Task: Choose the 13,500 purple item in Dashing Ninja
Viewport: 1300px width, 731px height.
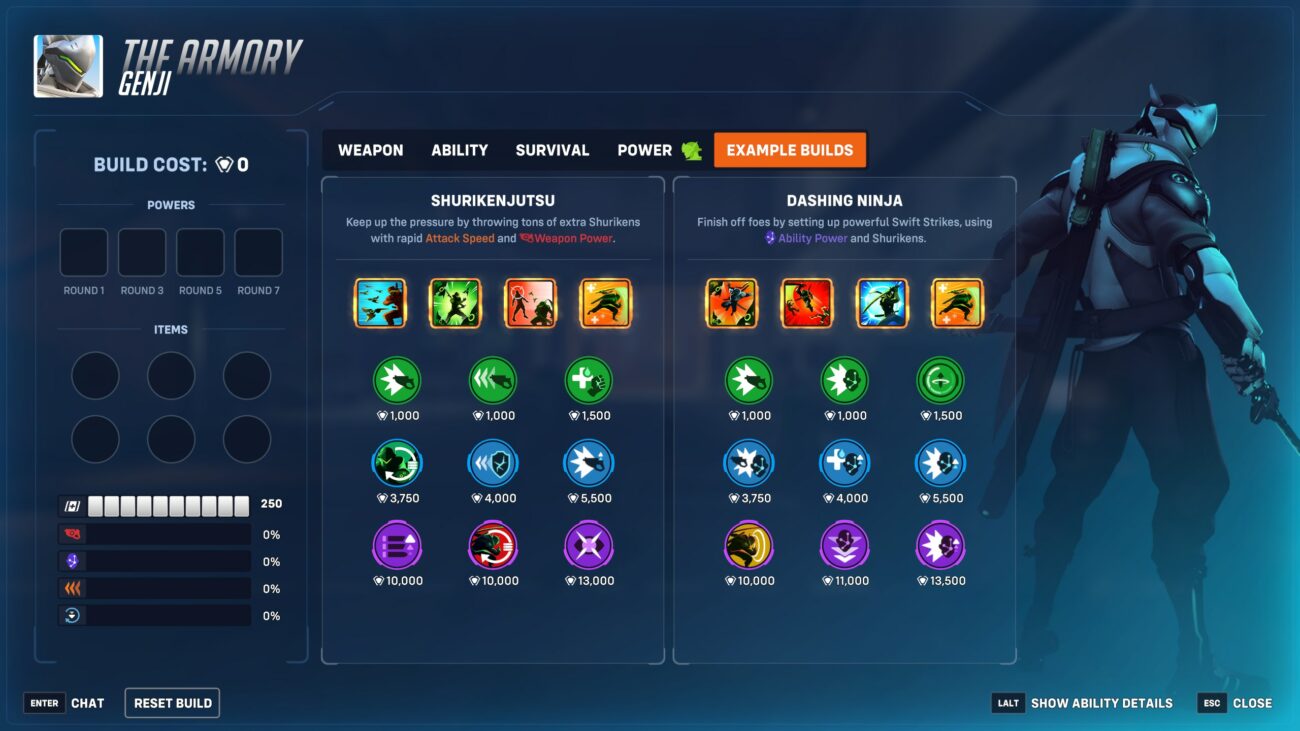Action: click(x=940, y=546)
